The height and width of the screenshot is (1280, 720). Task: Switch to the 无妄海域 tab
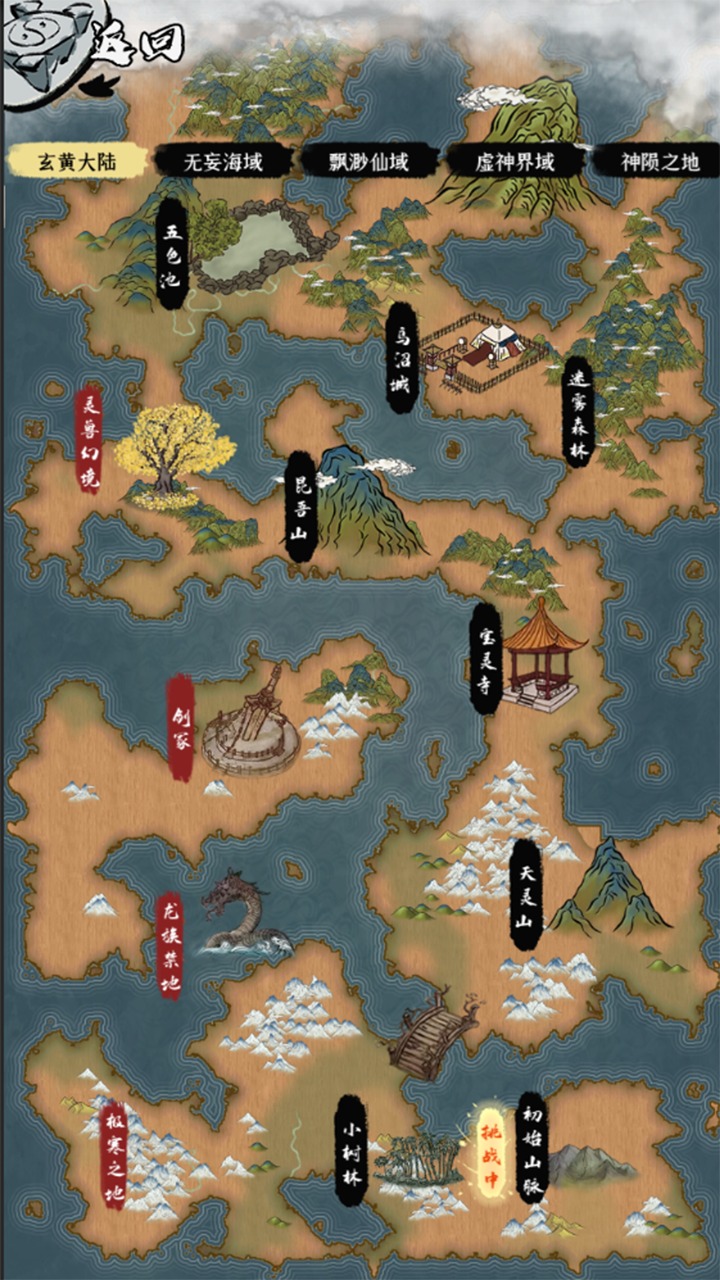[x=223, y=161]
